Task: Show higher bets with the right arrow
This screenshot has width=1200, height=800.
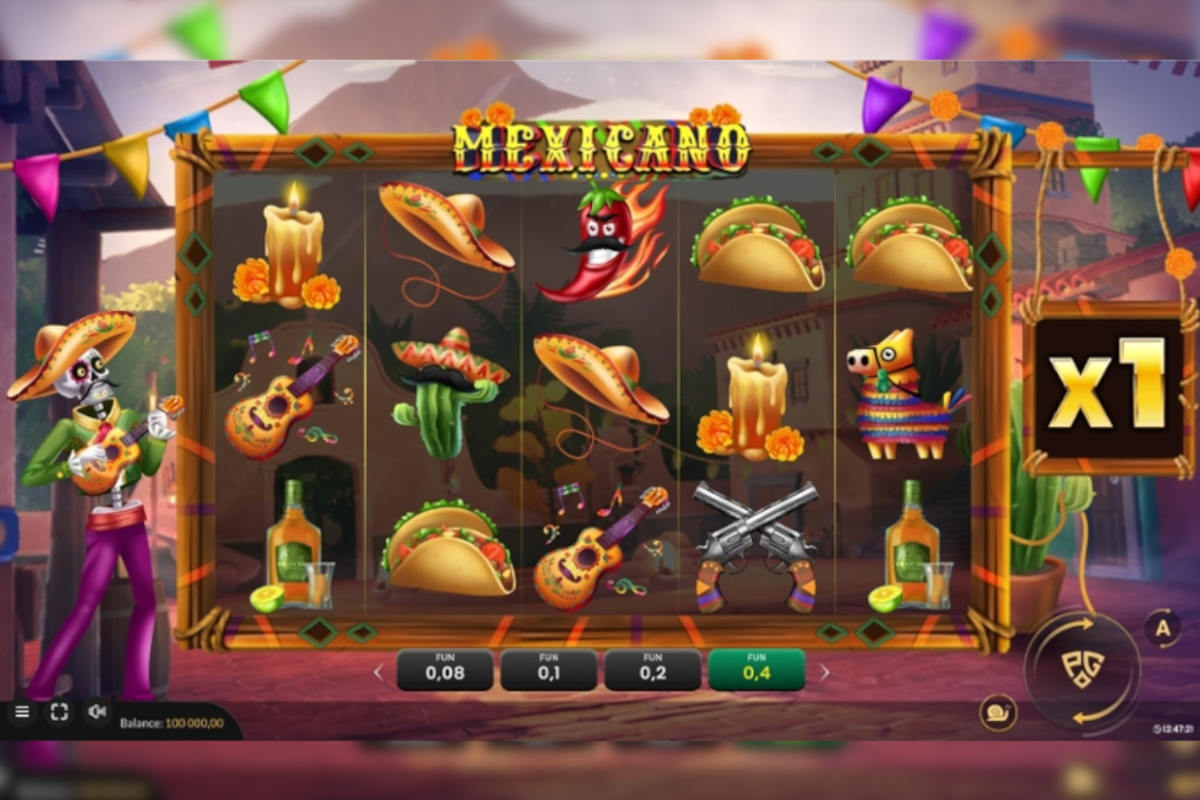Action: [x=824, y=672]
